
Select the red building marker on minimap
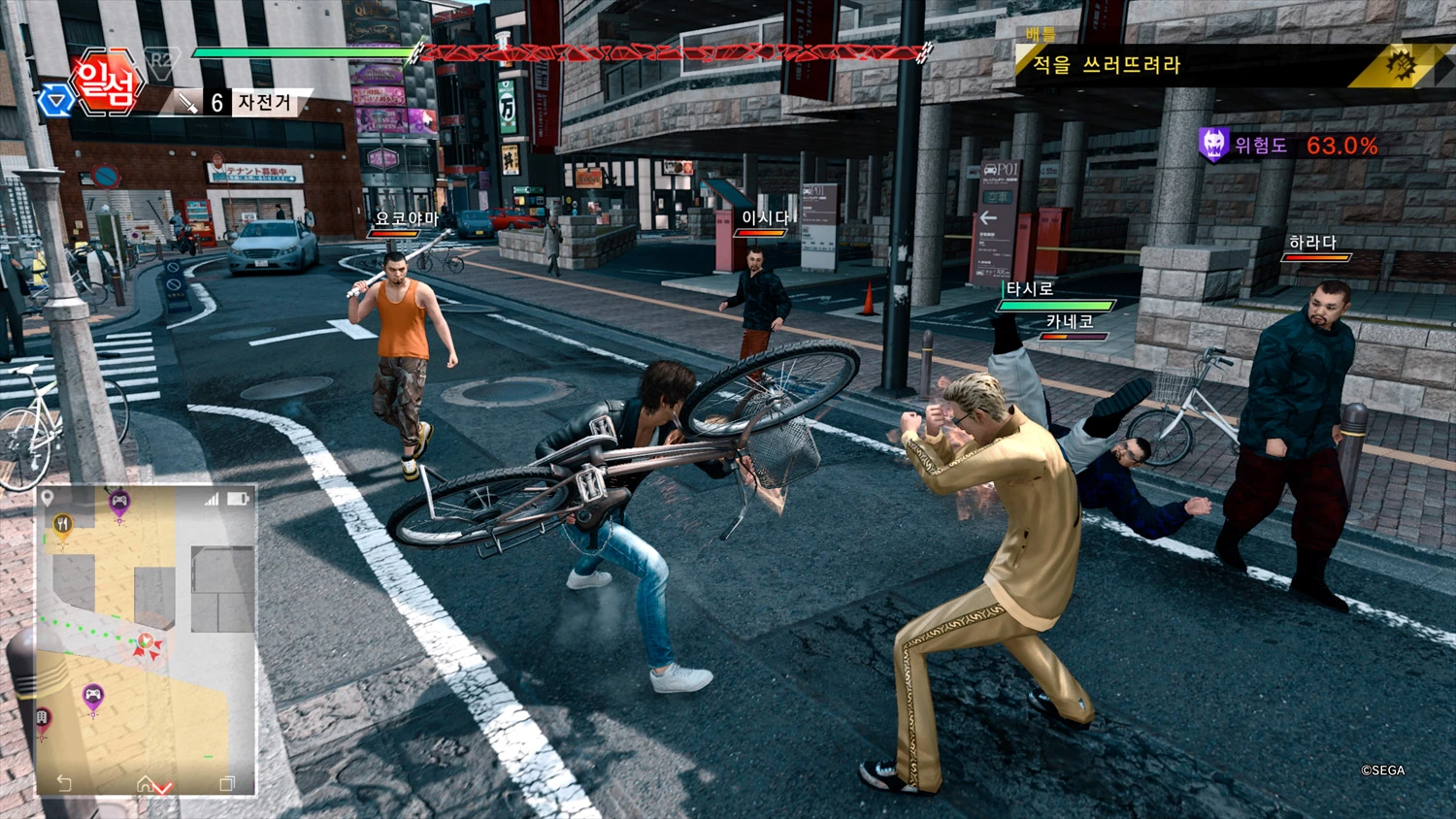(43, 719)
